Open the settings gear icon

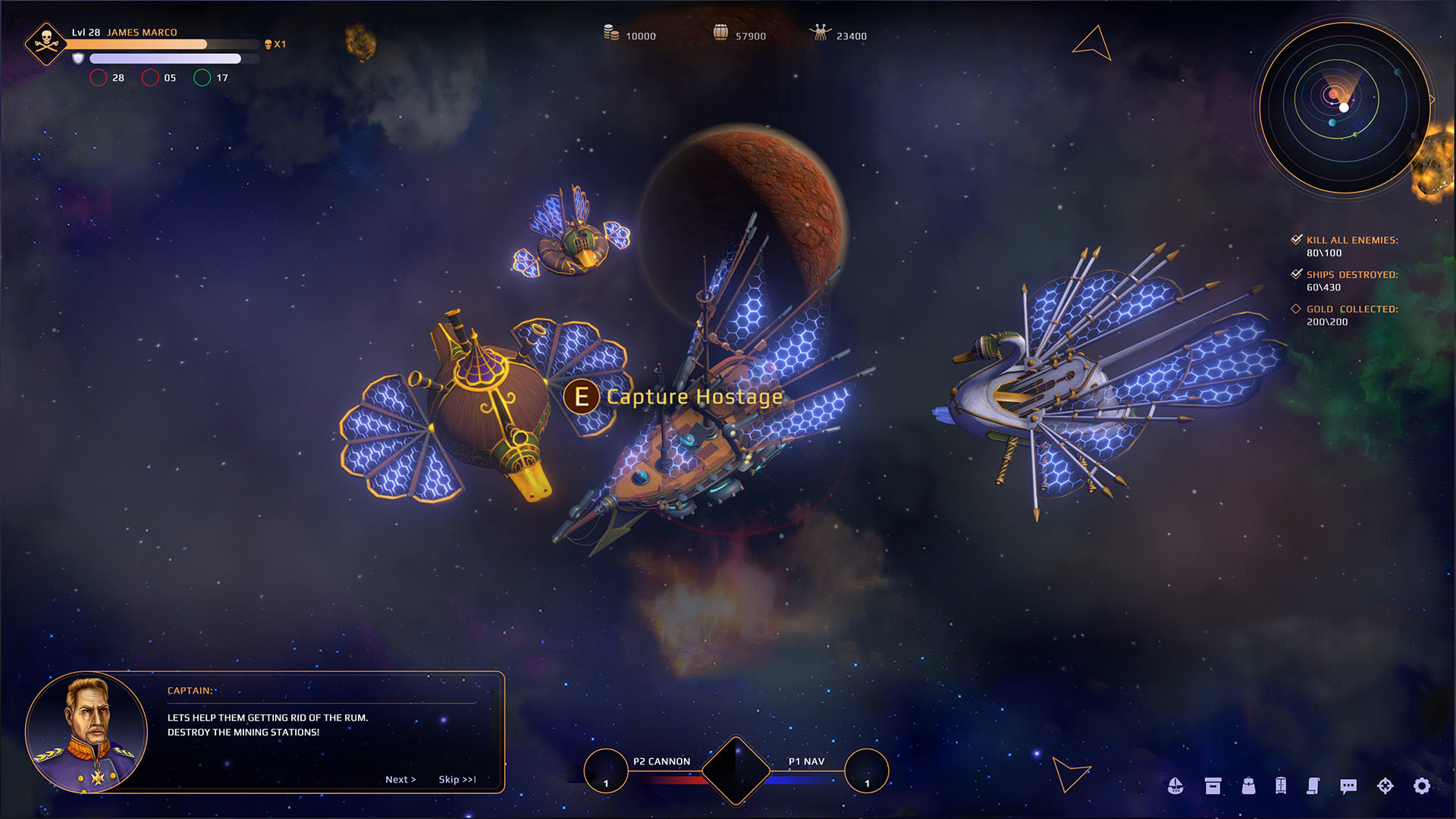[x=1421, y=785]
